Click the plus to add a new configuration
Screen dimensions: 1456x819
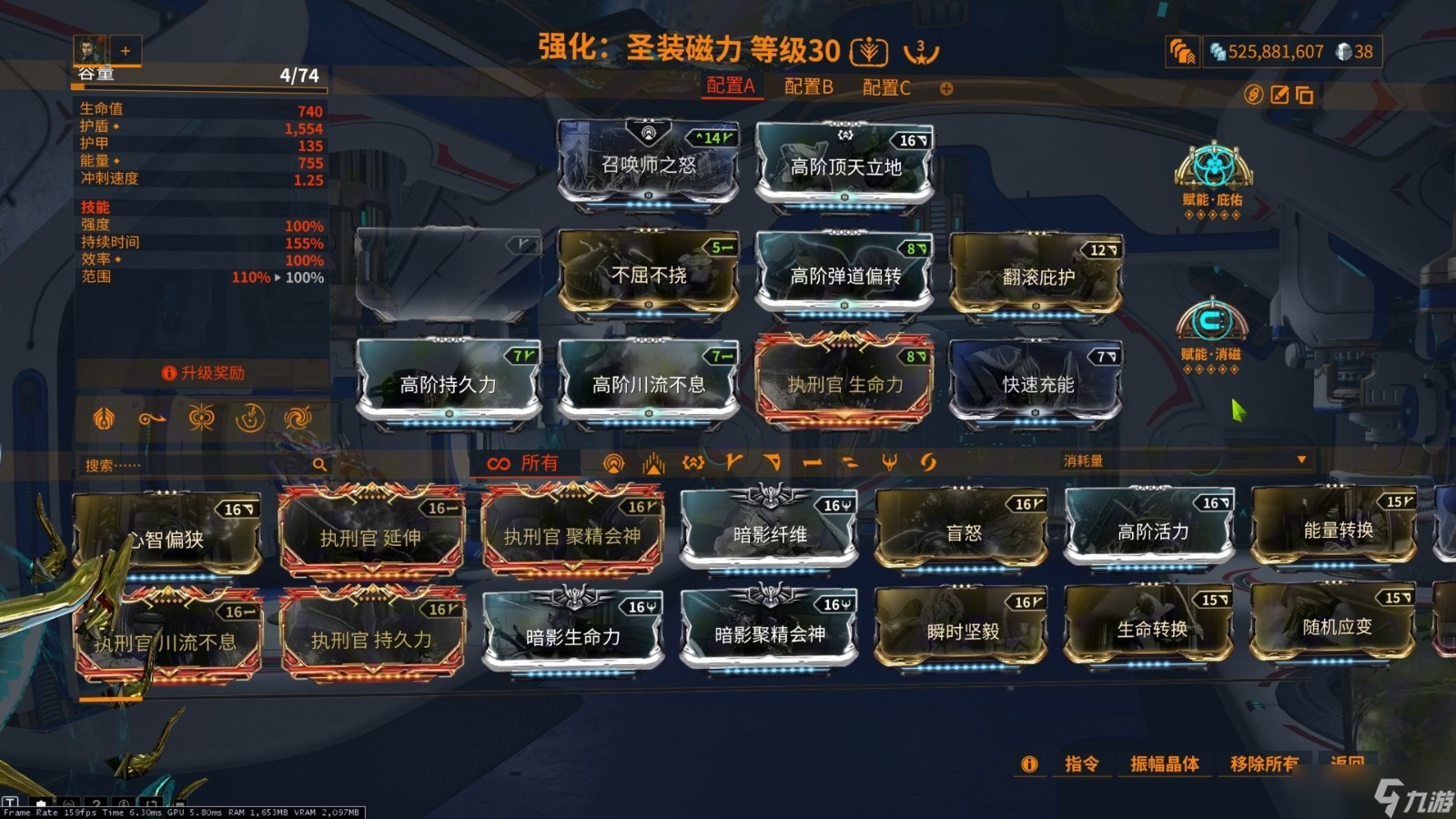tap(948, 88)
